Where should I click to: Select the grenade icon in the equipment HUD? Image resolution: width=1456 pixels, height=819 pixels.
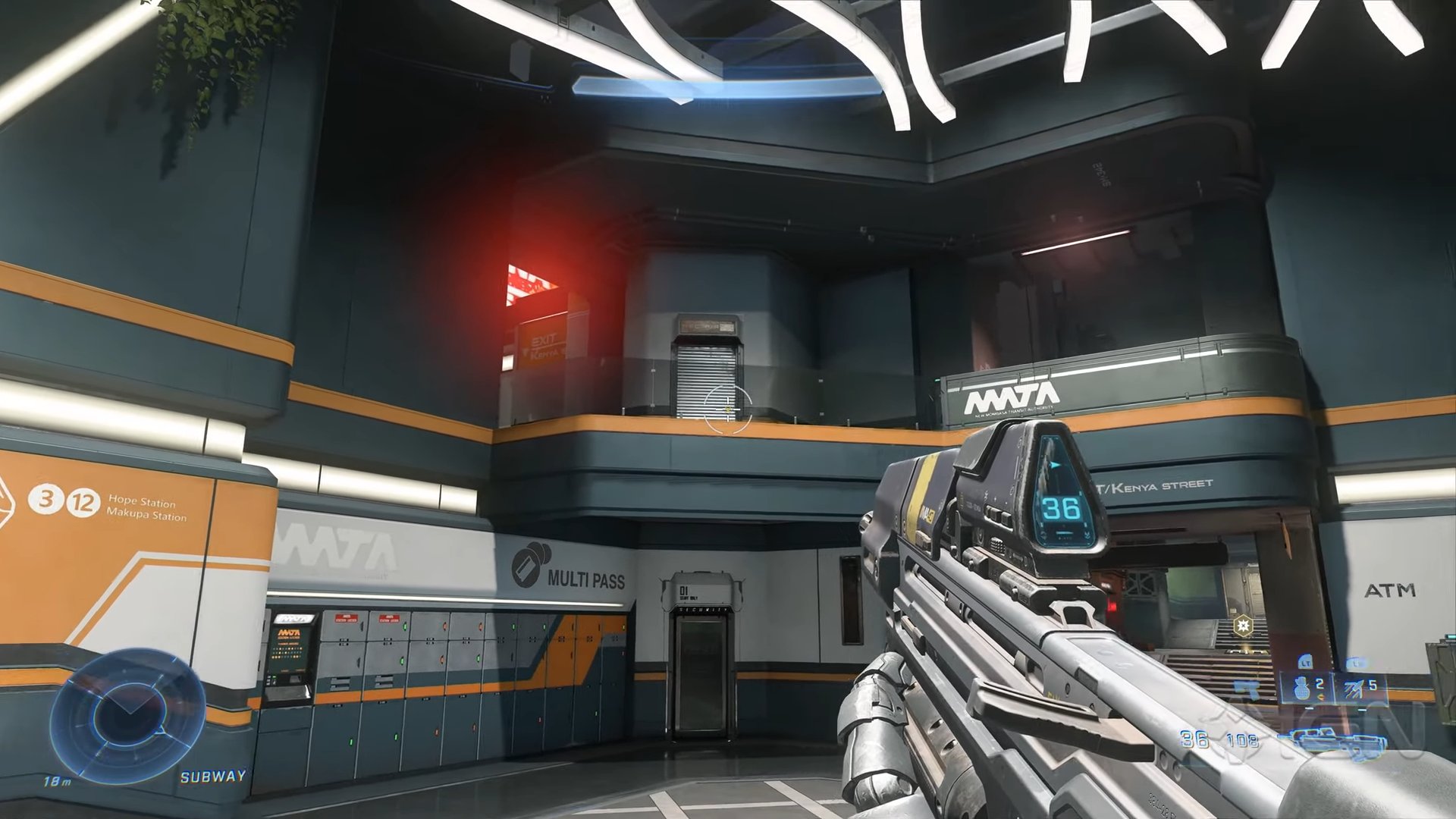tap(1302, 689)
